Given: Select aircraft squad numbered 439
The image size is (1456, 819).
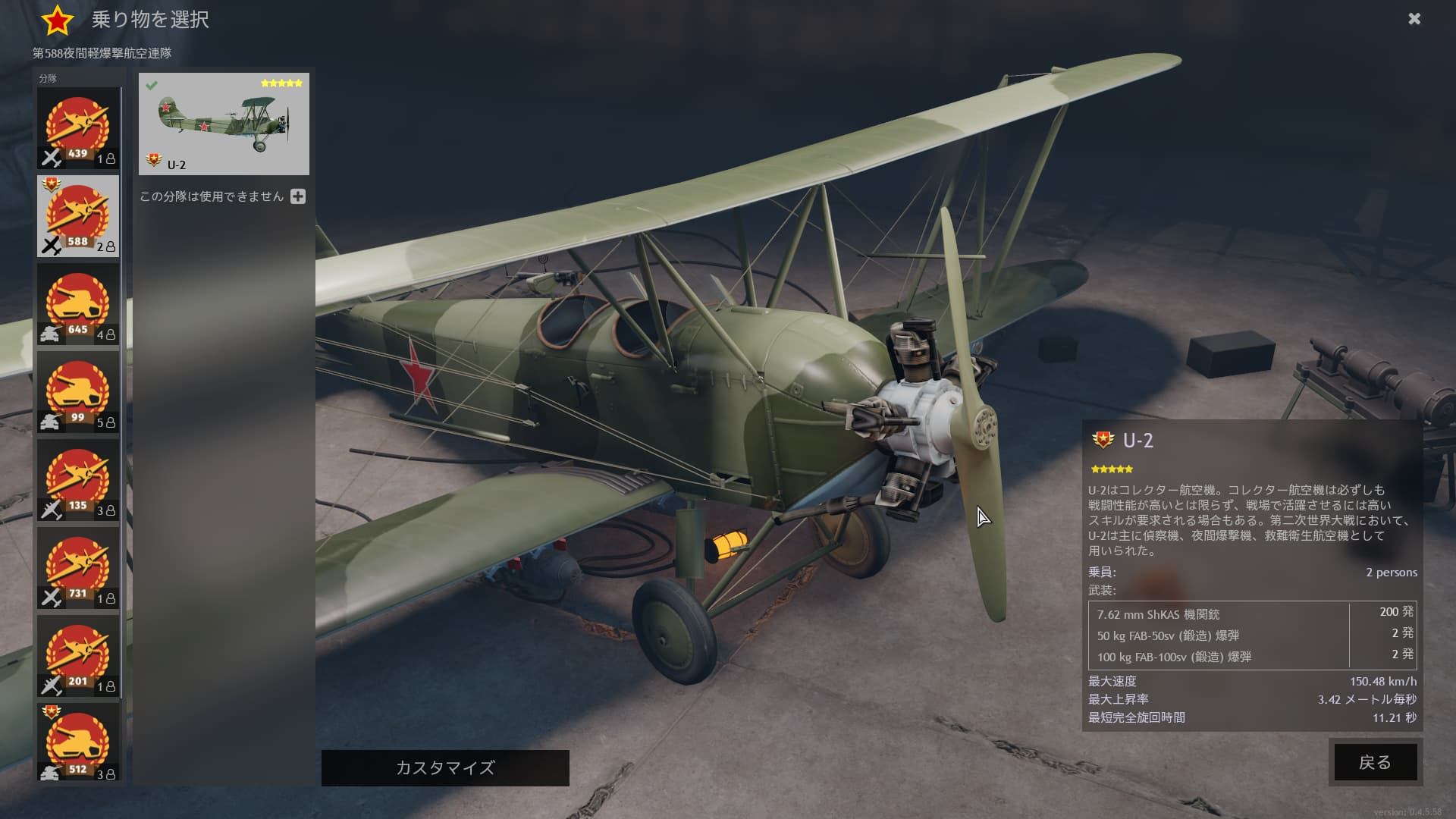Looking at the screenshot, I should click(78, 127).
